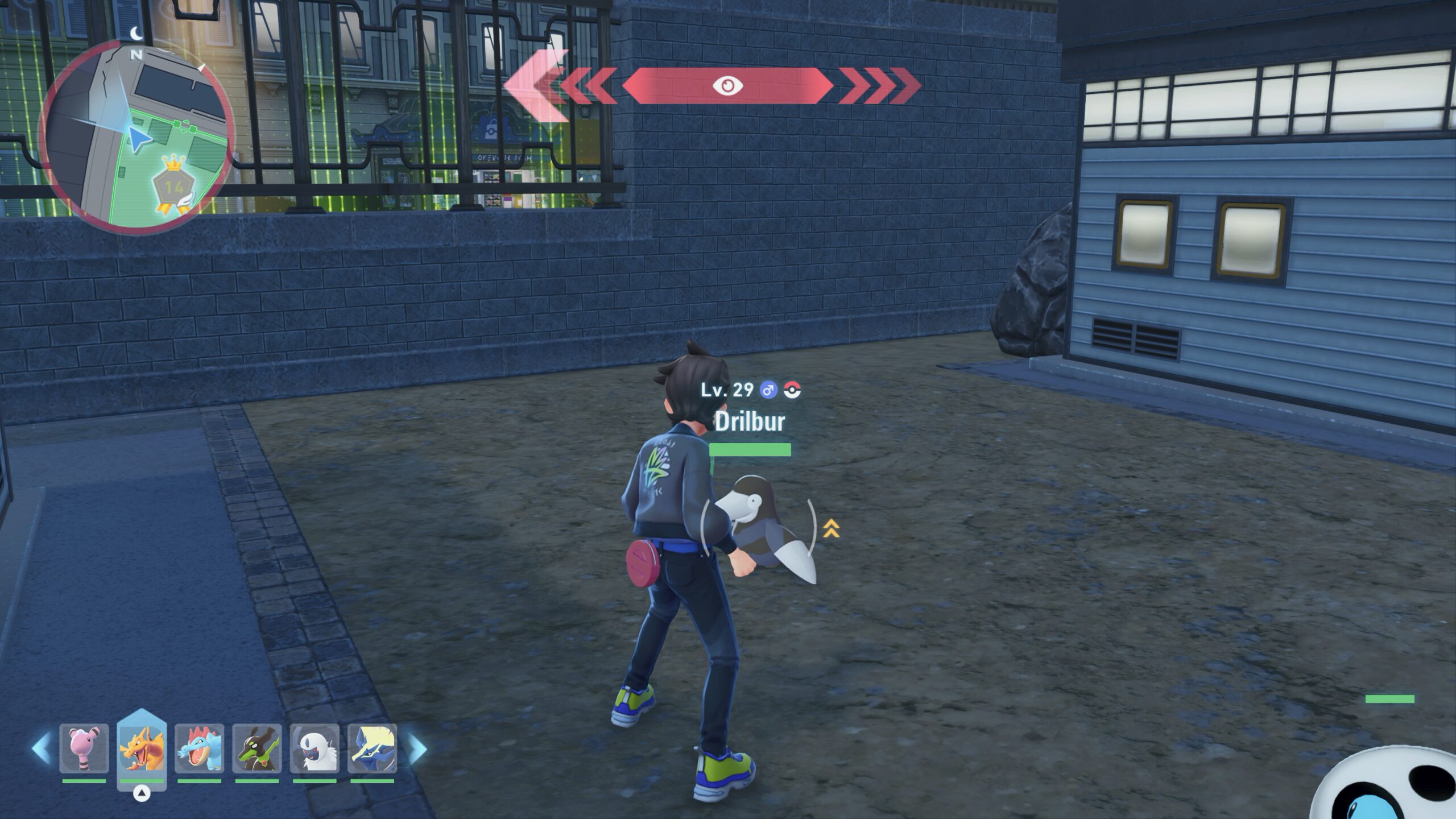Image resolution: width=1456 pixels, height=819 pixels.
Task: Select the blue and yellow Manectric slot
Action: pos(372,748)
